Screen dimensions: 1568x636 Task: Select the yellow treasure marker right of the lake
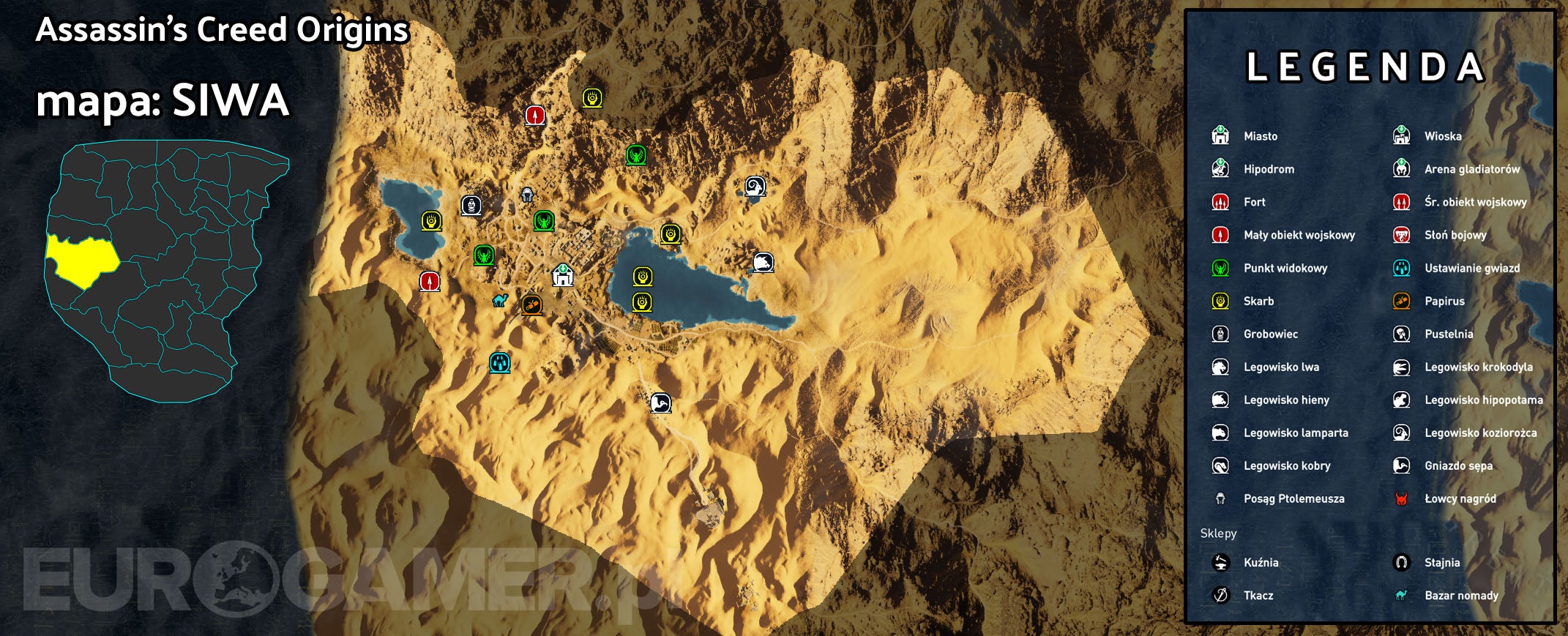pyautogui.click(x=672, y=234)
